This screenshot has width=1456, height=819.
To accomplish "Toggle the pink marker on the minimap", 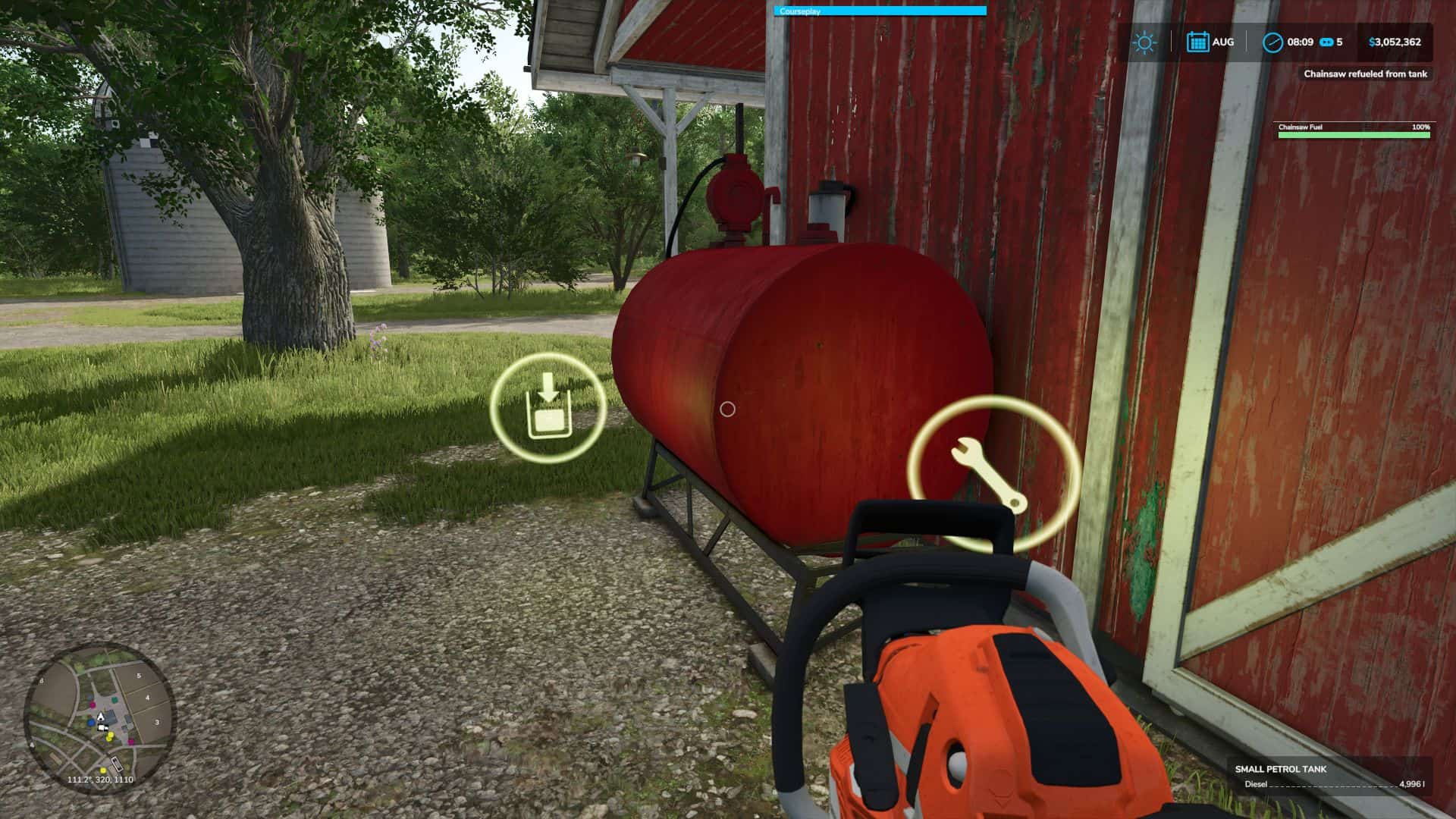I will (93, 705).
